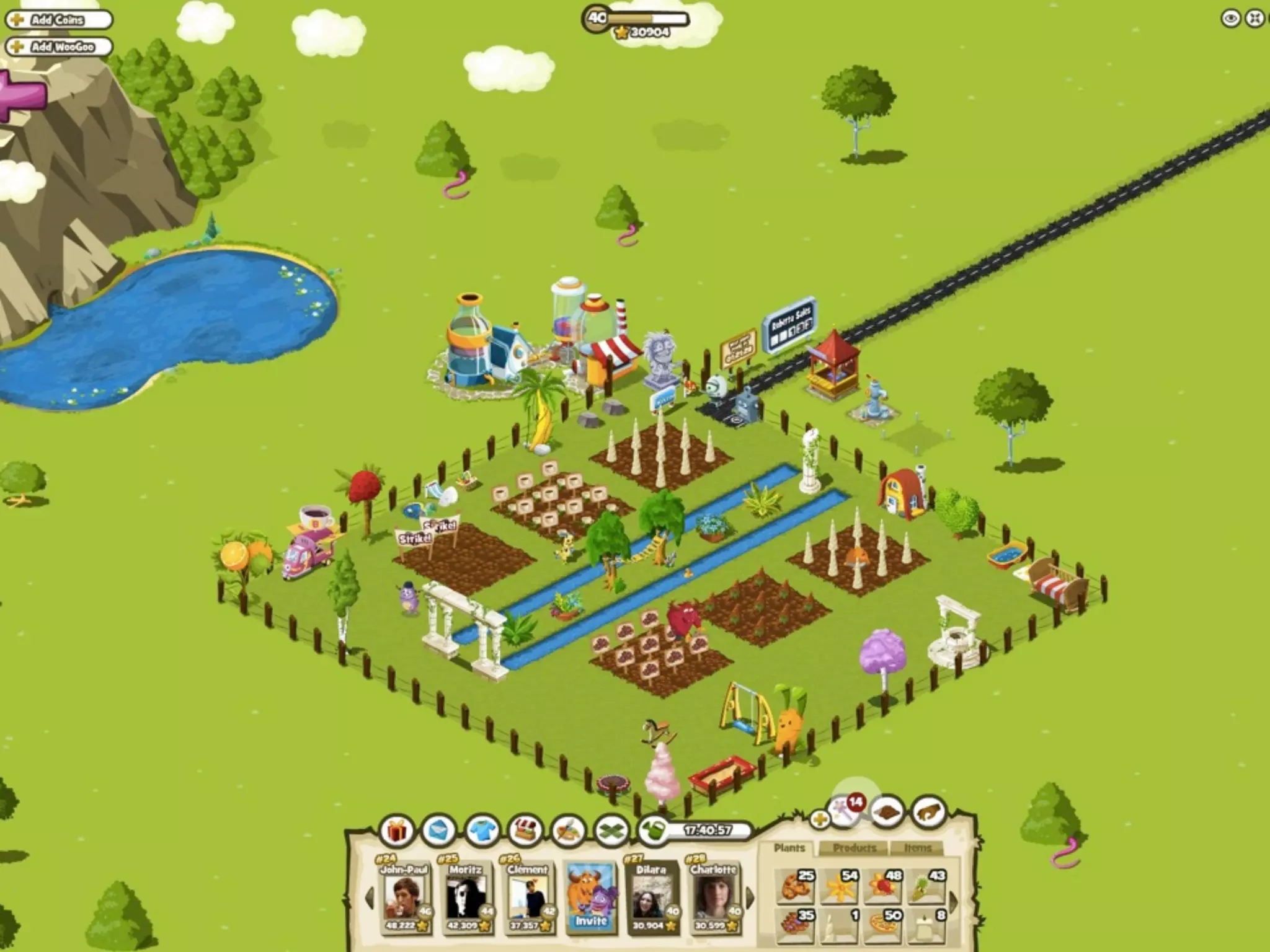1270x952 pixels.
Task: Select the paint palette decoration tool
Action: pyautogui.click(x=568, y=831)
